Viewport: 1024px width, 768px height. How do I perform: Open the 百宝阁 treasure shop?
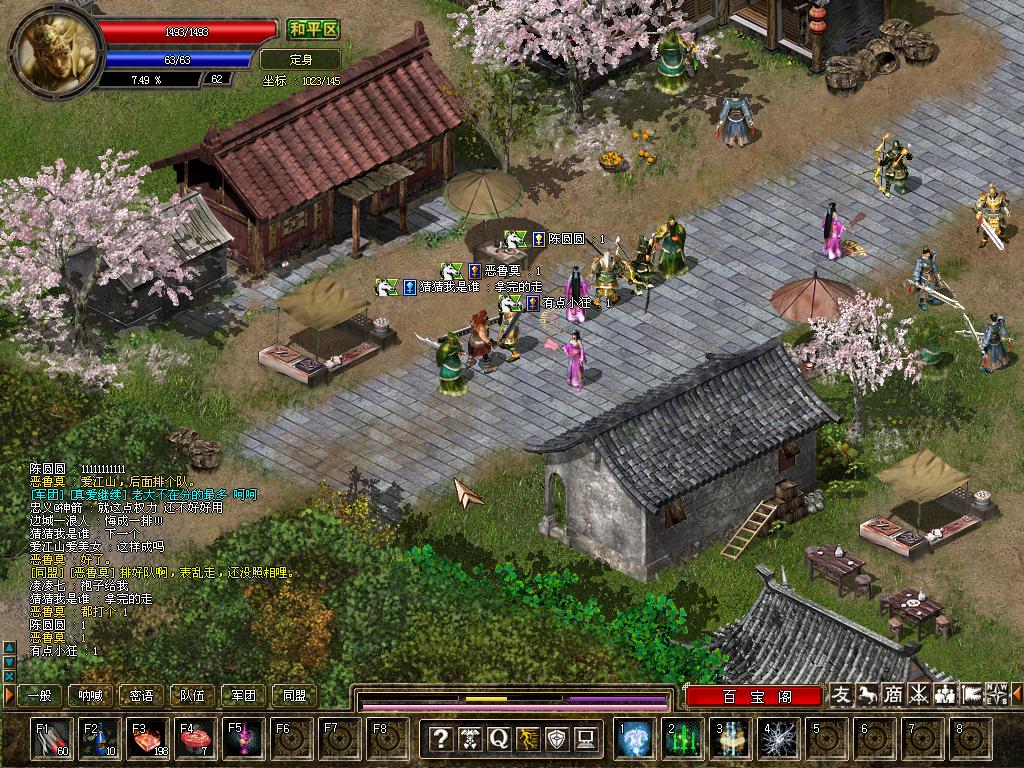[x=754, y=695]
